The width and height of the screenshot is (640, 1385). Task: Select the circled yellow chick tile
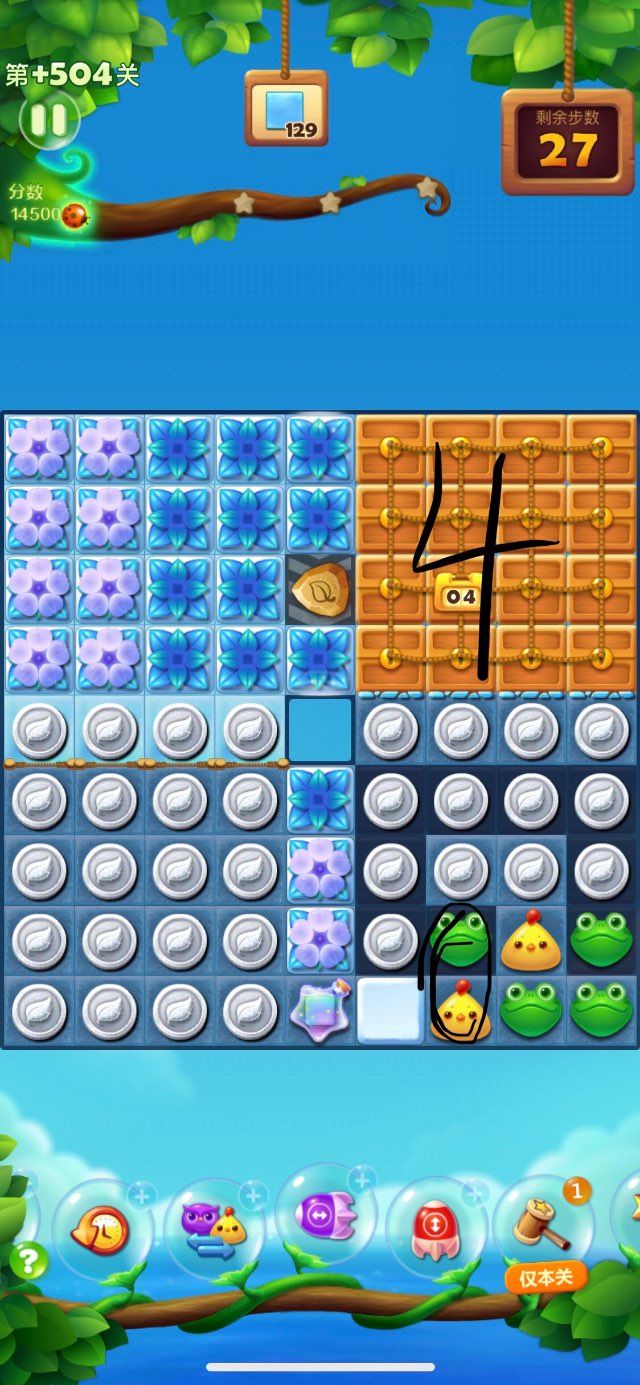pyautogui.click(x=461, y=1010)
